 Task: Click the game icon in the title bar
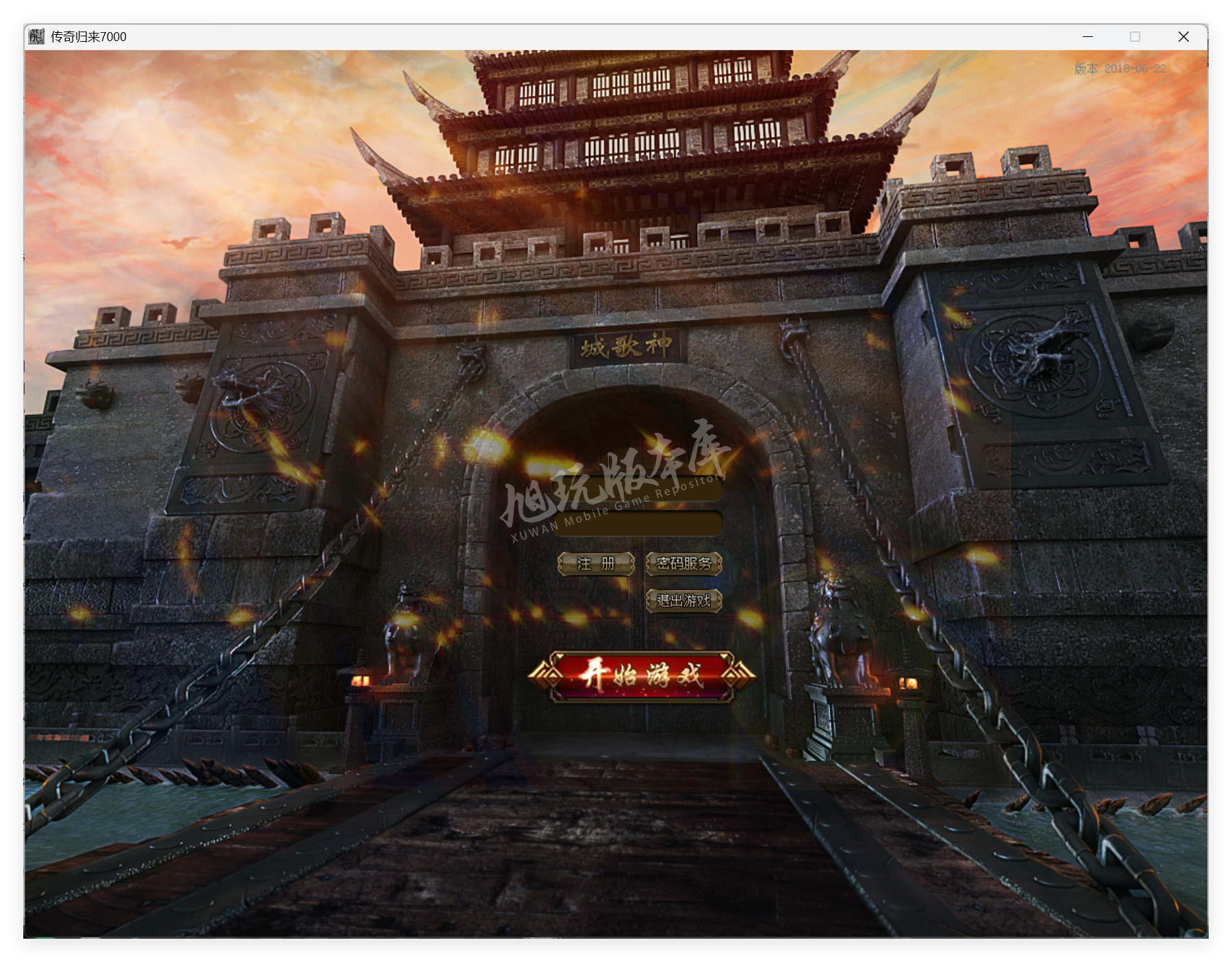[x=35, y=36]
